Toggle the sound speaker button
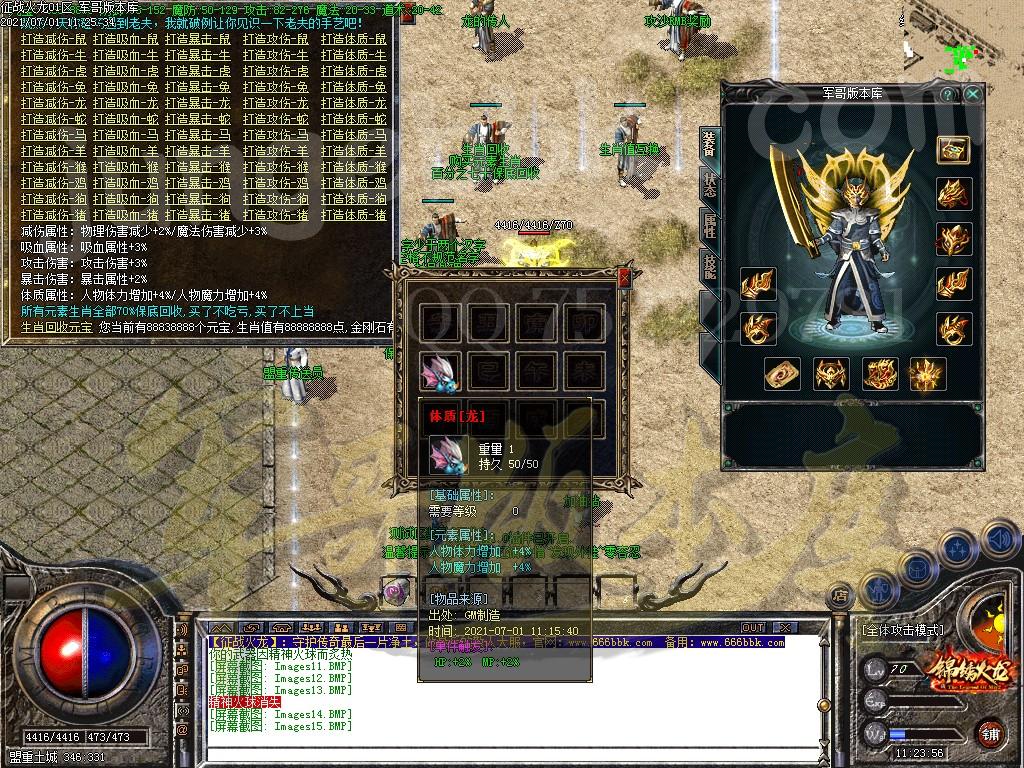 click(x=999, y=539)
